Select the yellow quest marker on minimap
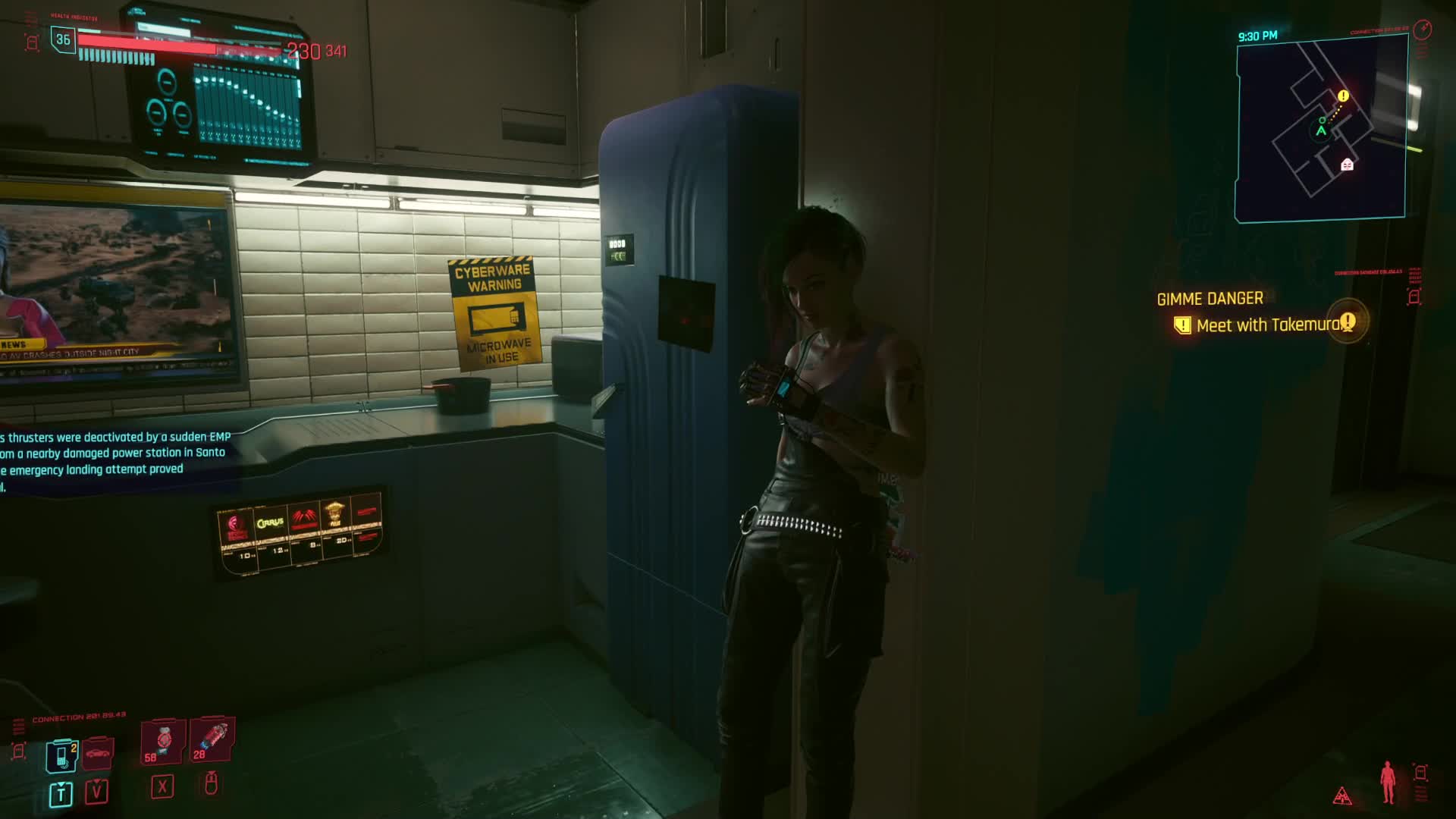The height and width of the screenshot is (819, 1456). point(1343,96)
